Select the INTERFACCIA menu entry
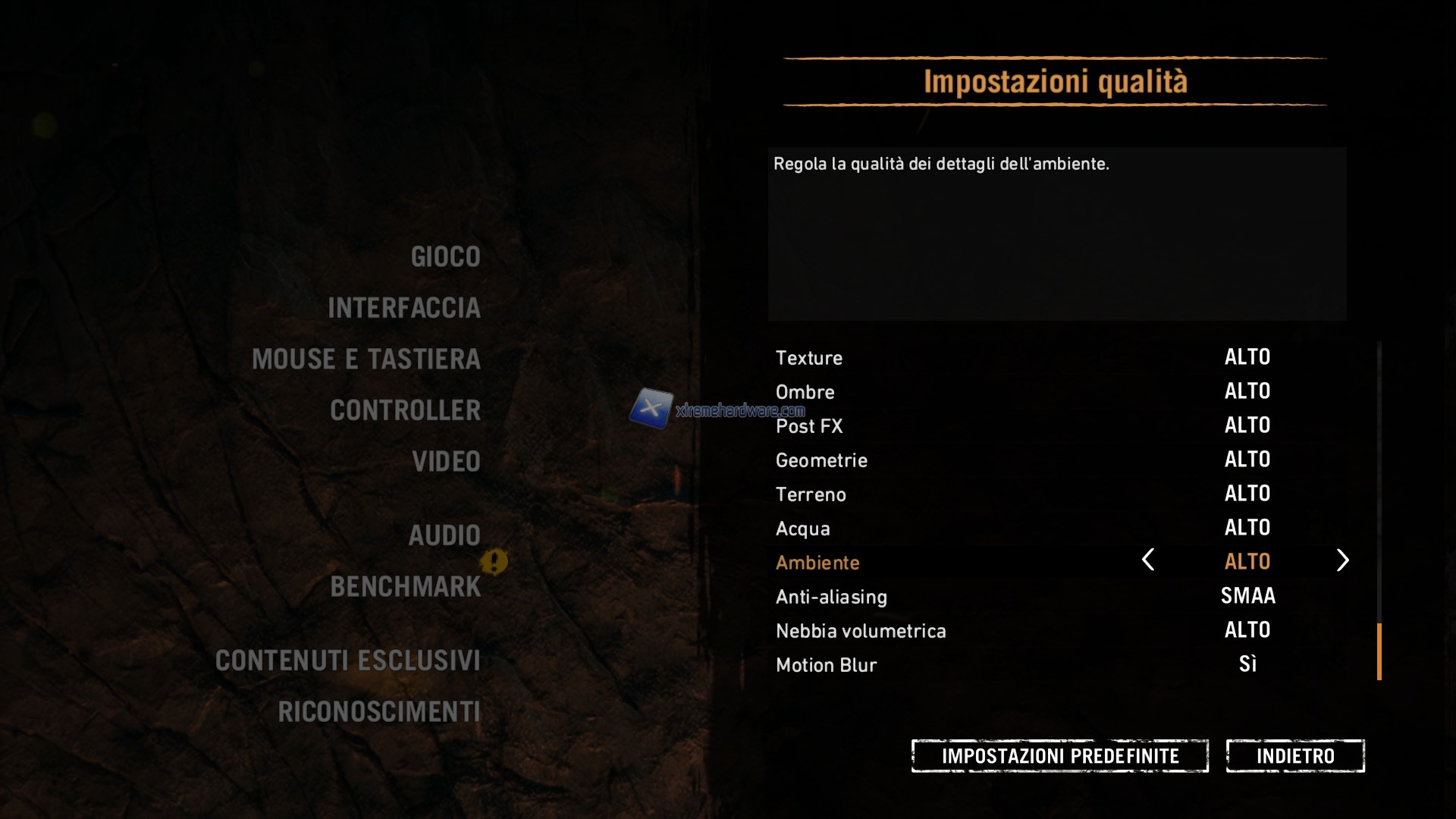1456x819 pixels. coord(404,308)
